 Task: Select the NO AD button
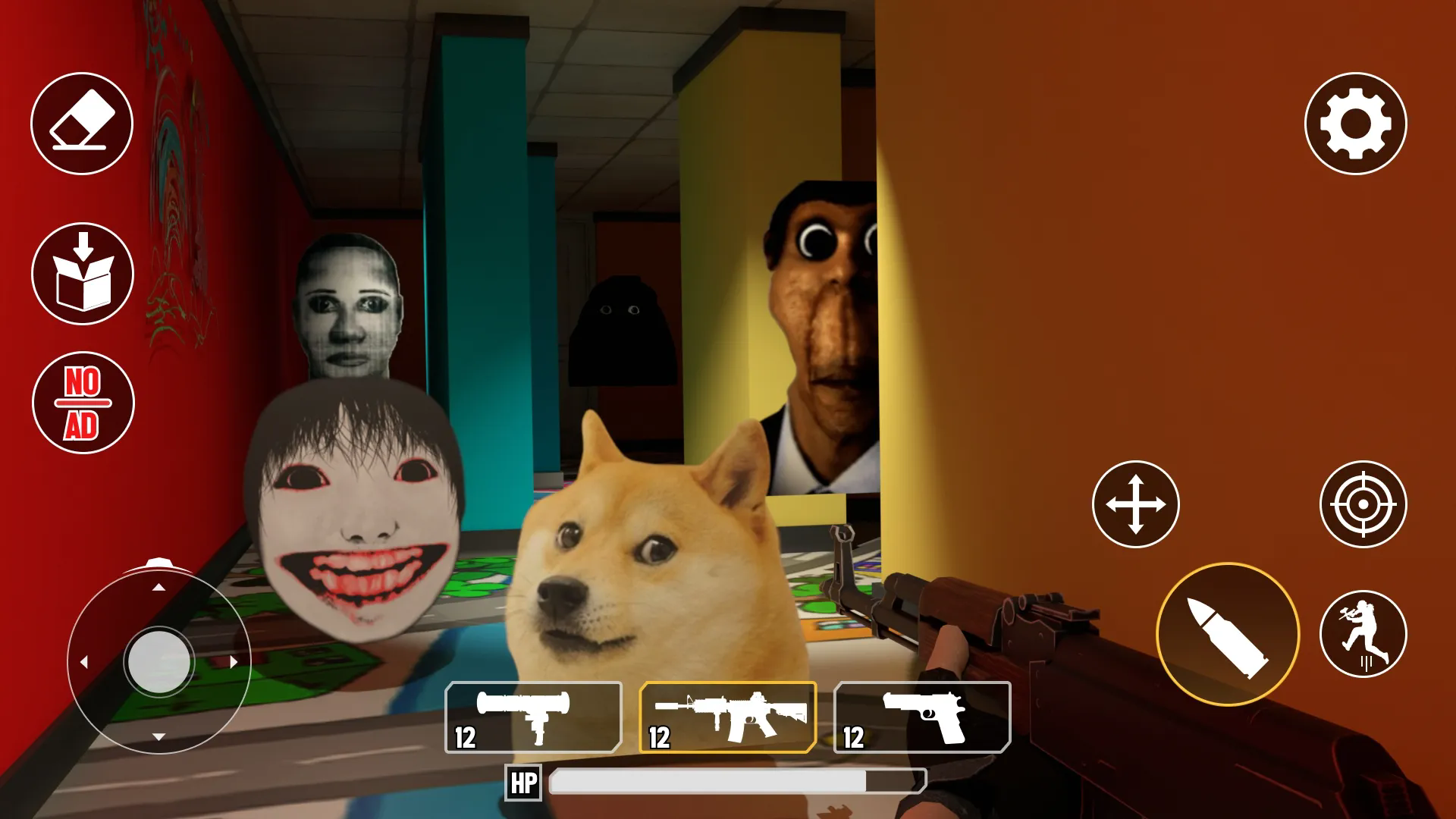pos(83,403)
